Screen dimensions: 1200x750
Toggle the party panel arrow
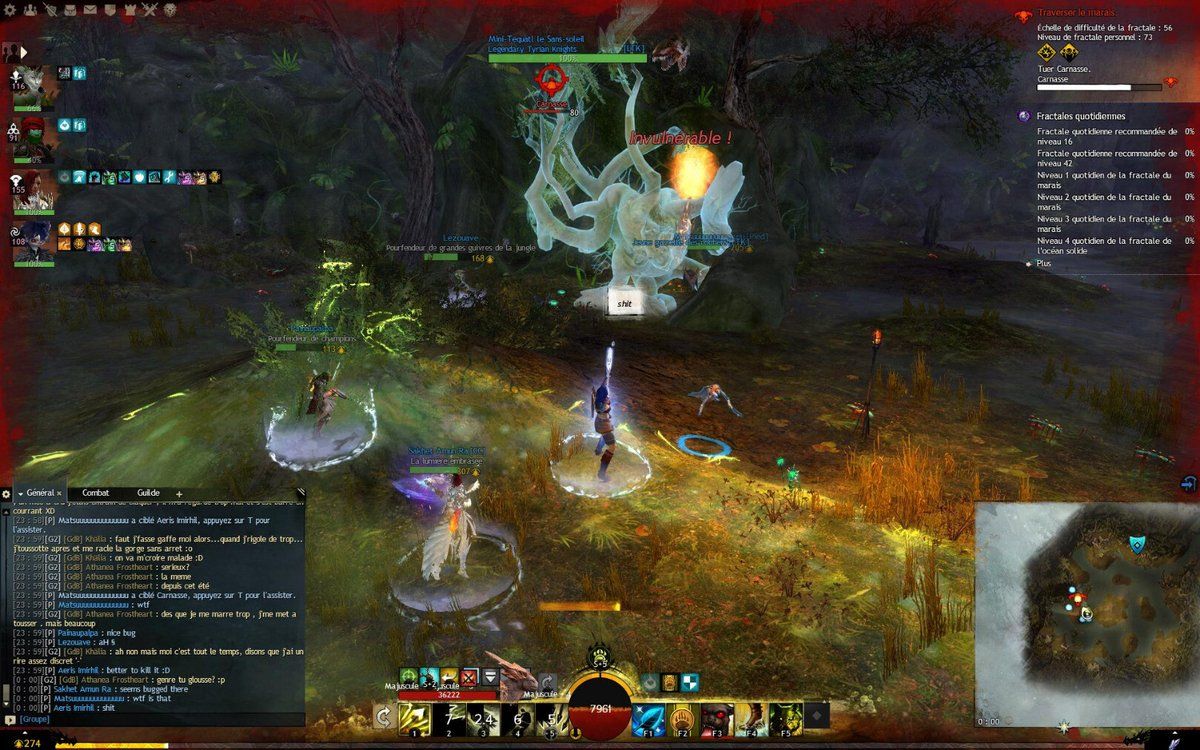[x=22, y=51]
